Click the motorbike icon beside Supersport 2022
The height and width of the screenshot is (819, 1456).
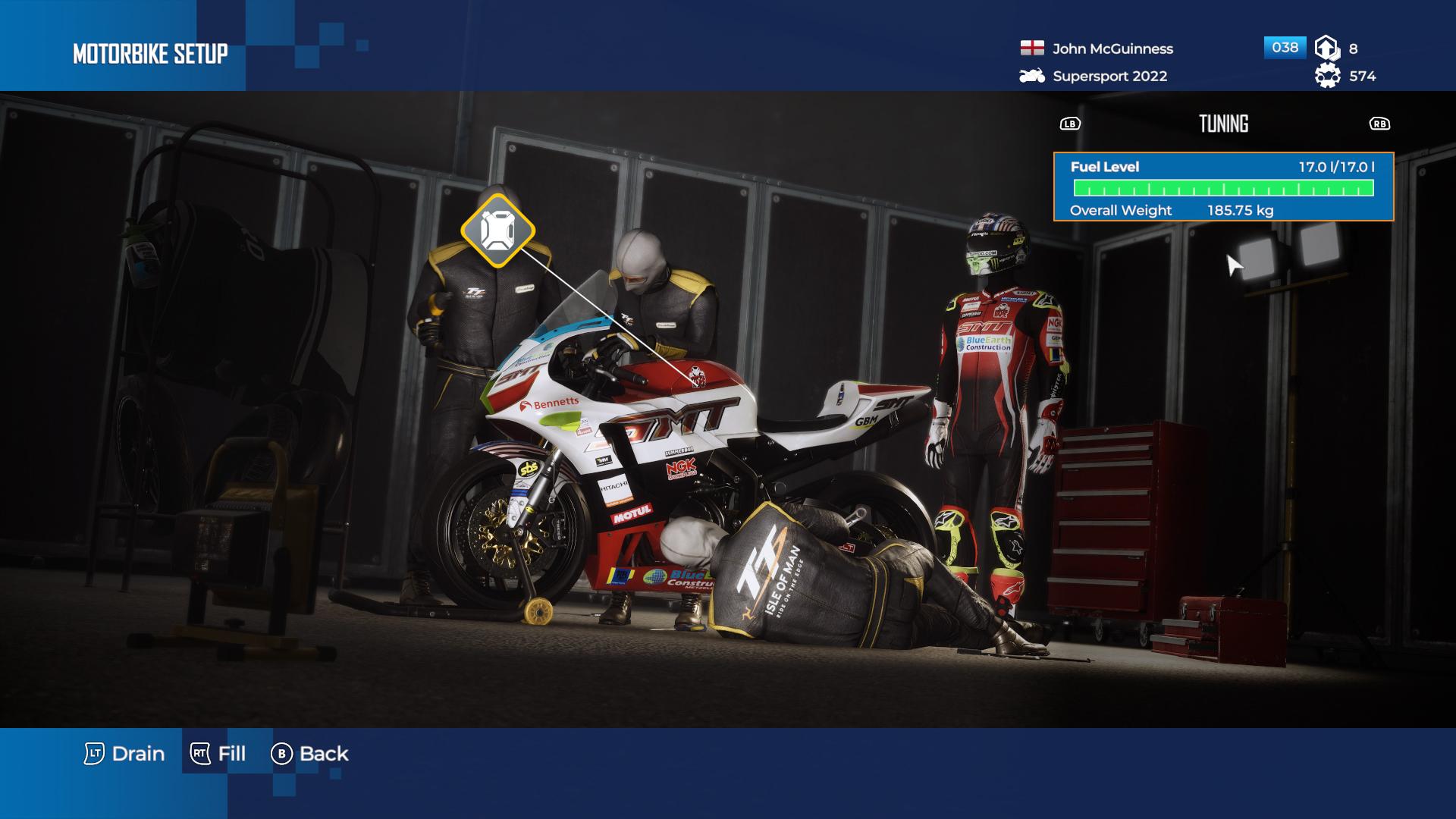(1031, 77)
